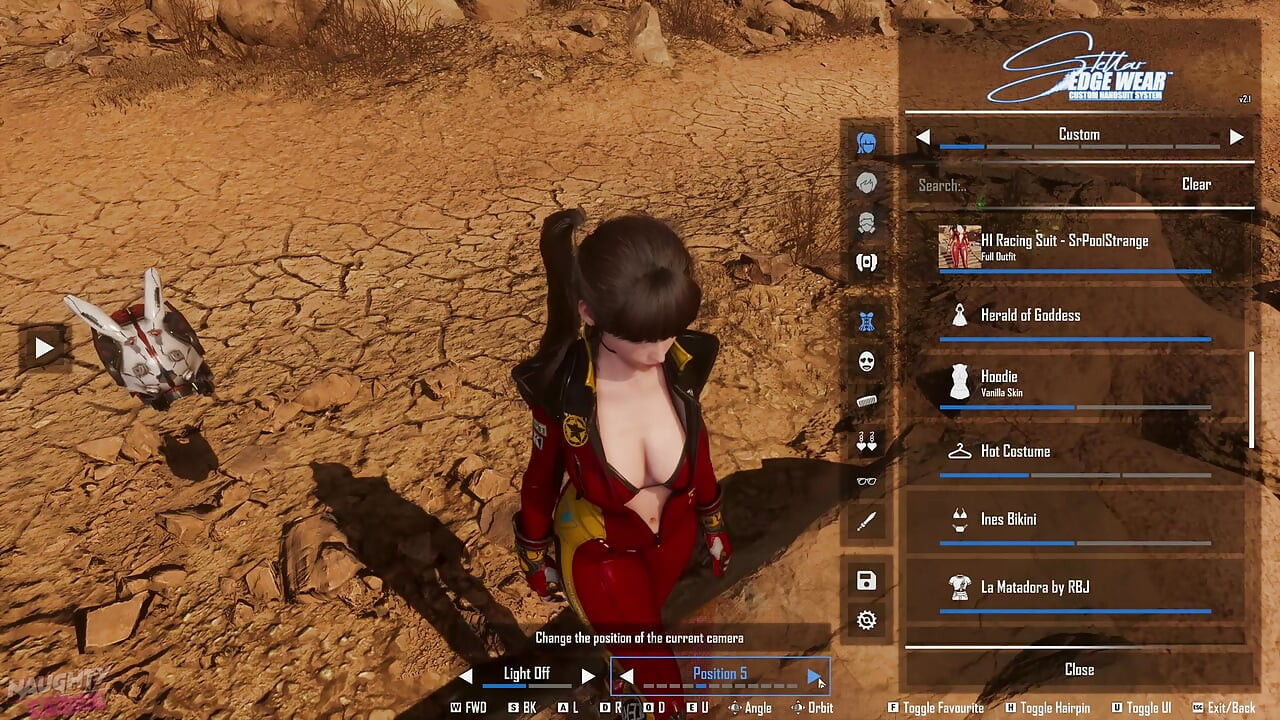Open the earrings accessory icon
The height and width of the screenshot is (720, 1280).
pos(866,442)
